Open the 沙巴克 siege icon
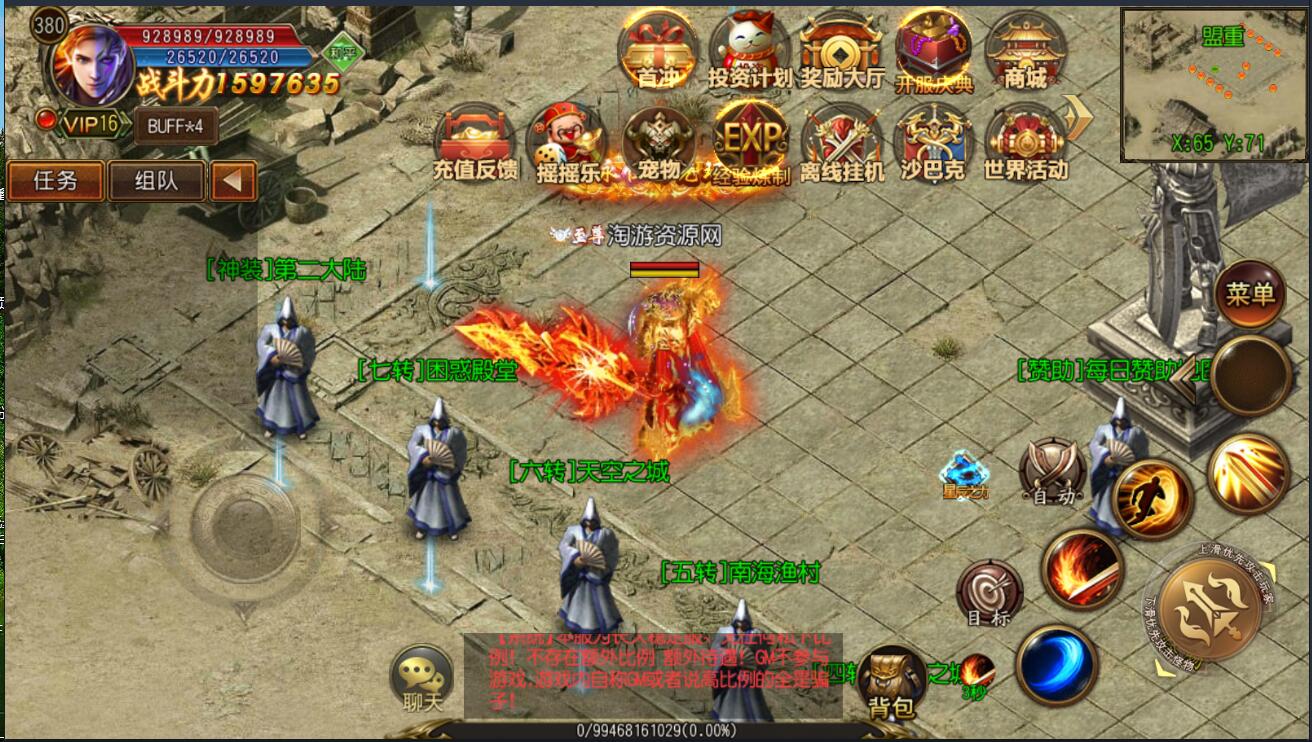 (933, 143)
